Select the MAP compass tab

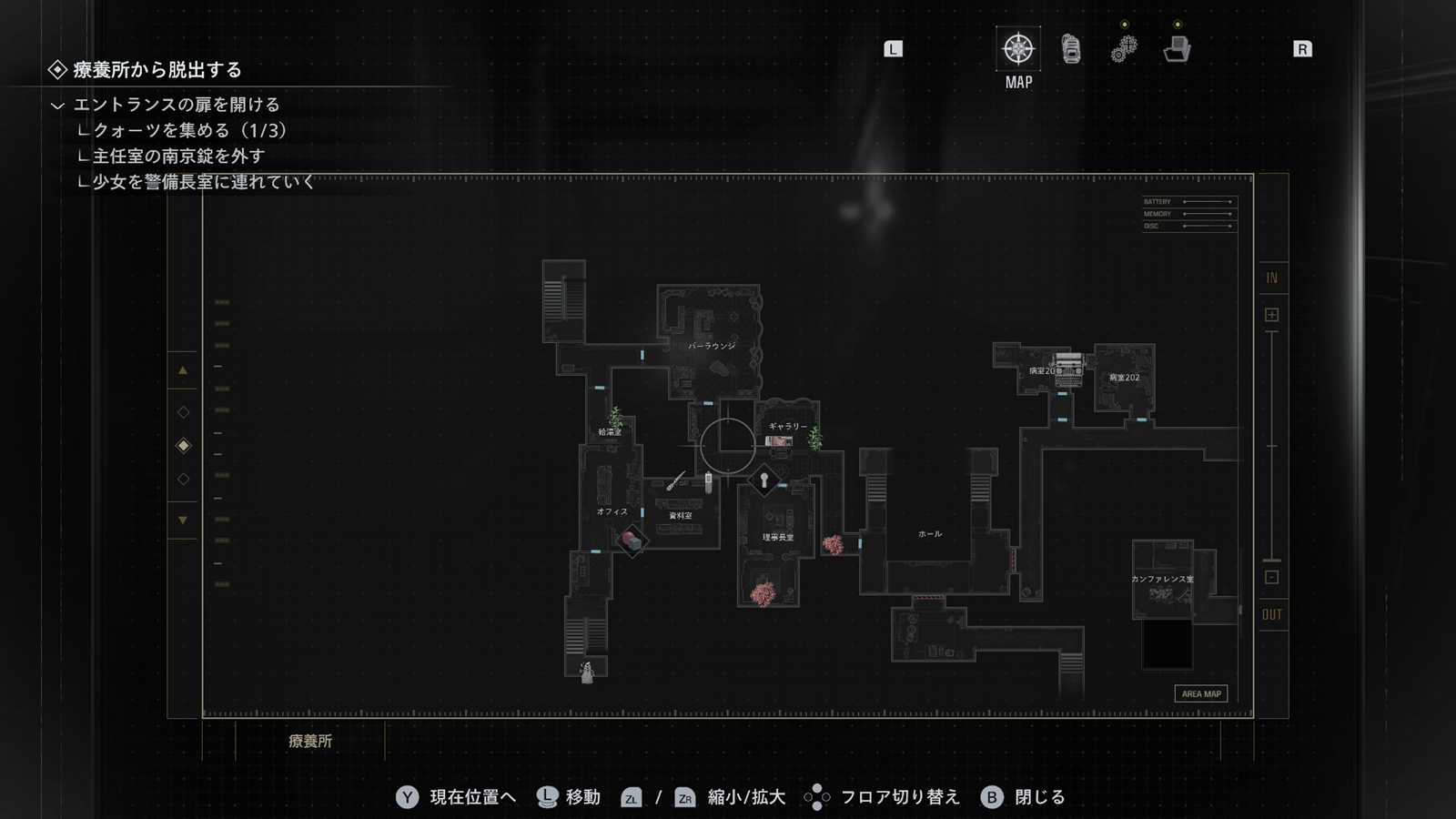coord(1018,49)
